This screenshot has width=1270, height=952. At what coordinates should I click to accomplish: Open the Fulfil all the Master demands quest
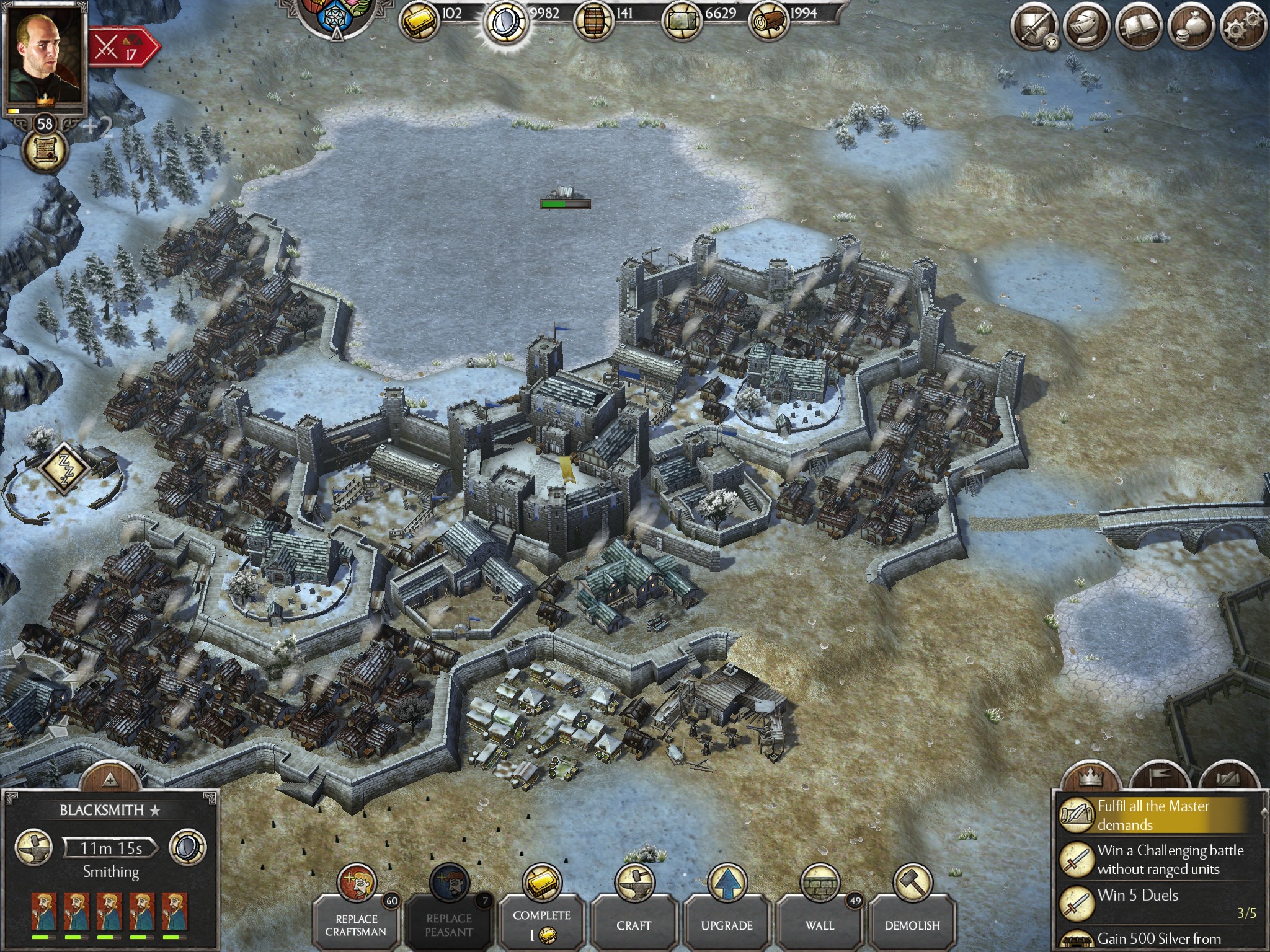pos(1153,815)
